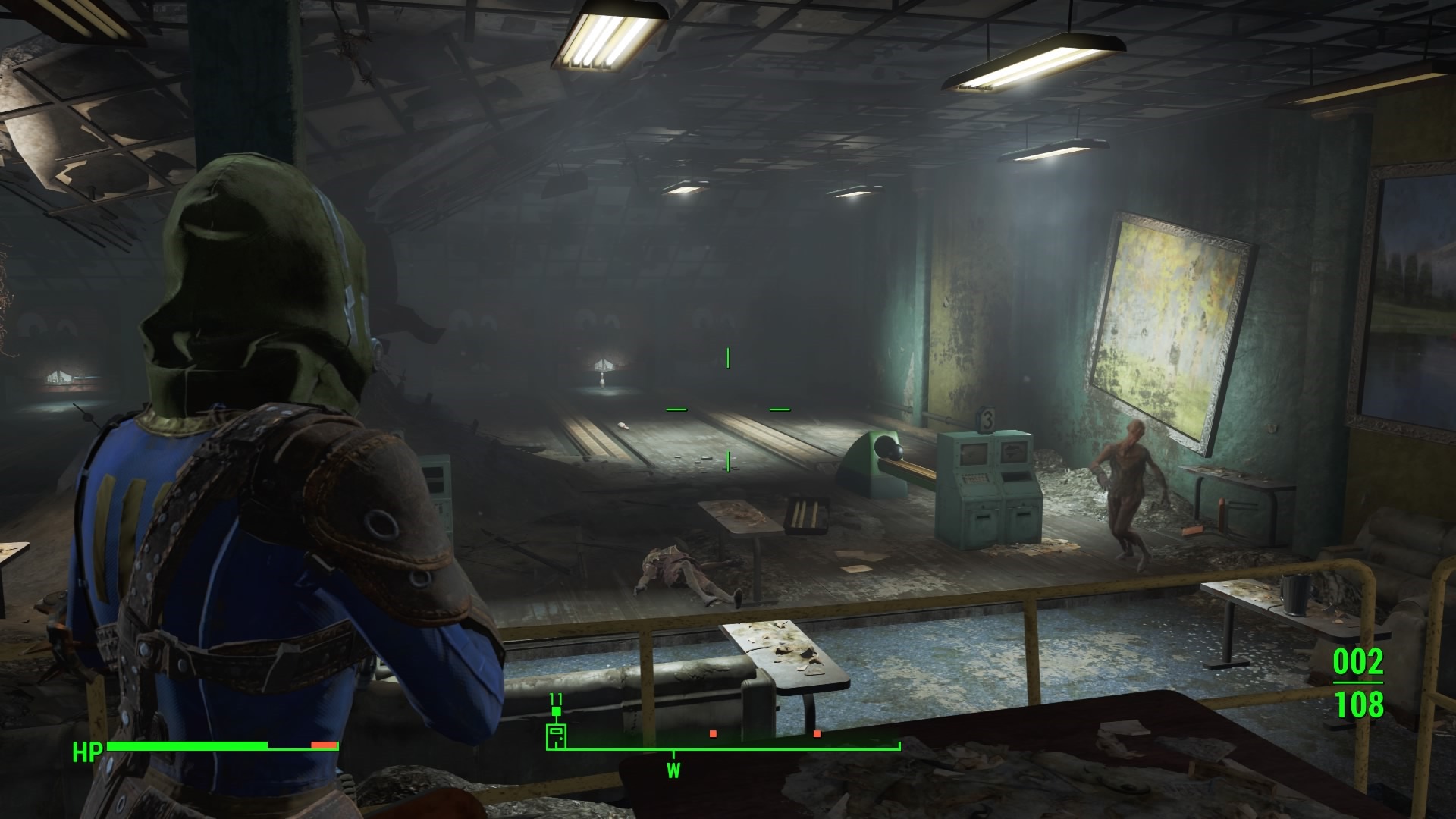Viewport: 1456px width, 819px height.
Task: Select the compass bar's W heading
Action: [x=673, y=770]
